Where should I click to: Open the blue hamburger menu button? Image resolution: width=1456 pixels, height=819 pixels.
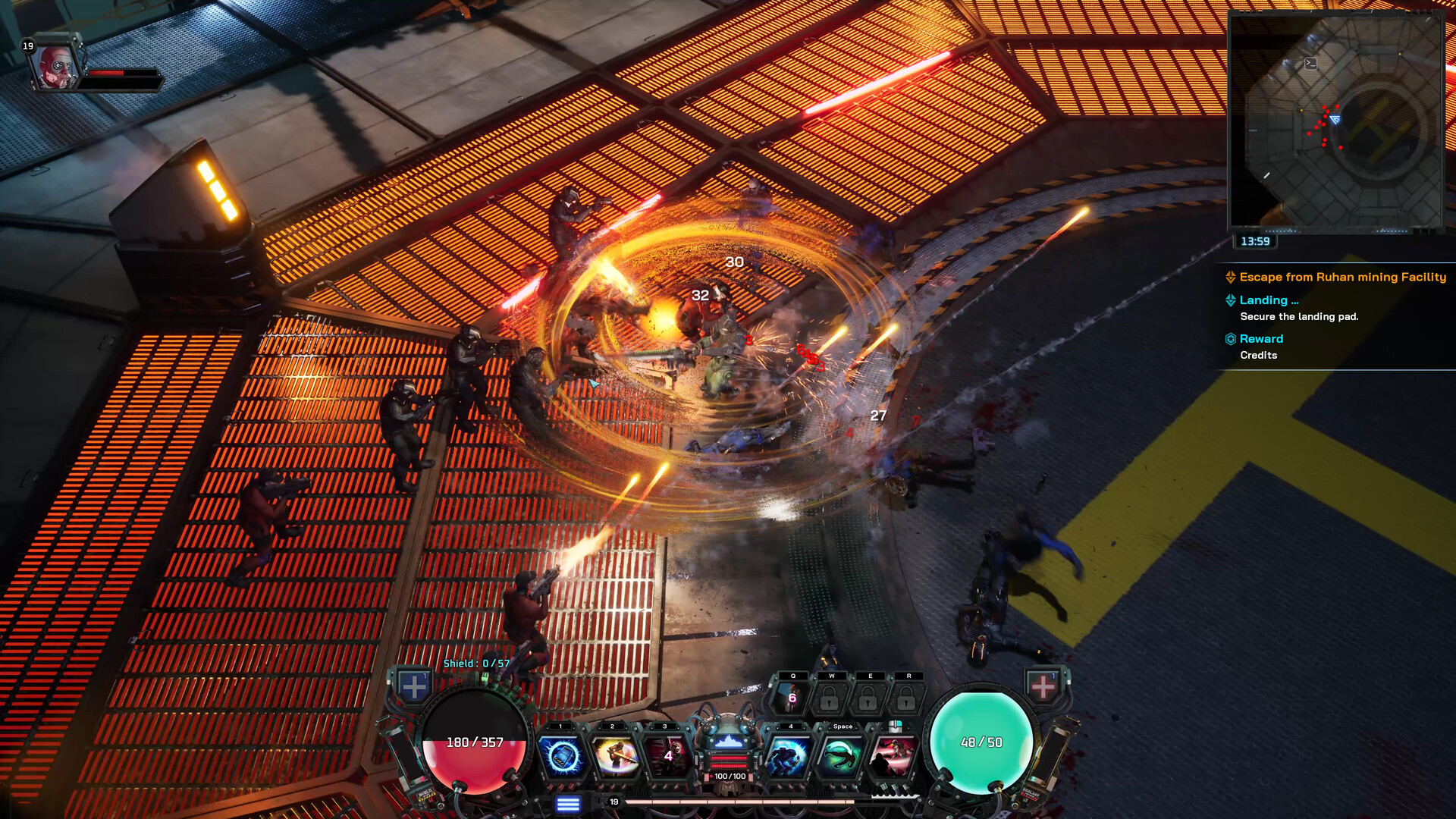point(568,804)
